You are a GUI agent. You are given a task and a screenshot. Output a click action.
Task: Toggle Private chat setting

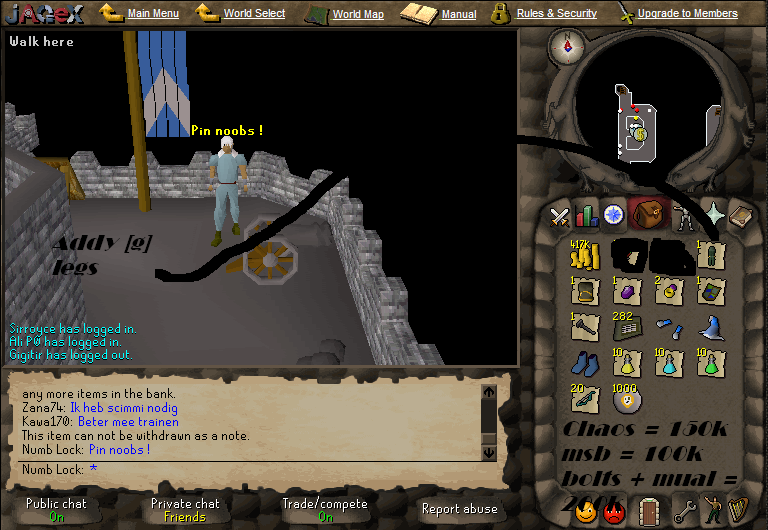pyautogui.click(x=184, y=510)
